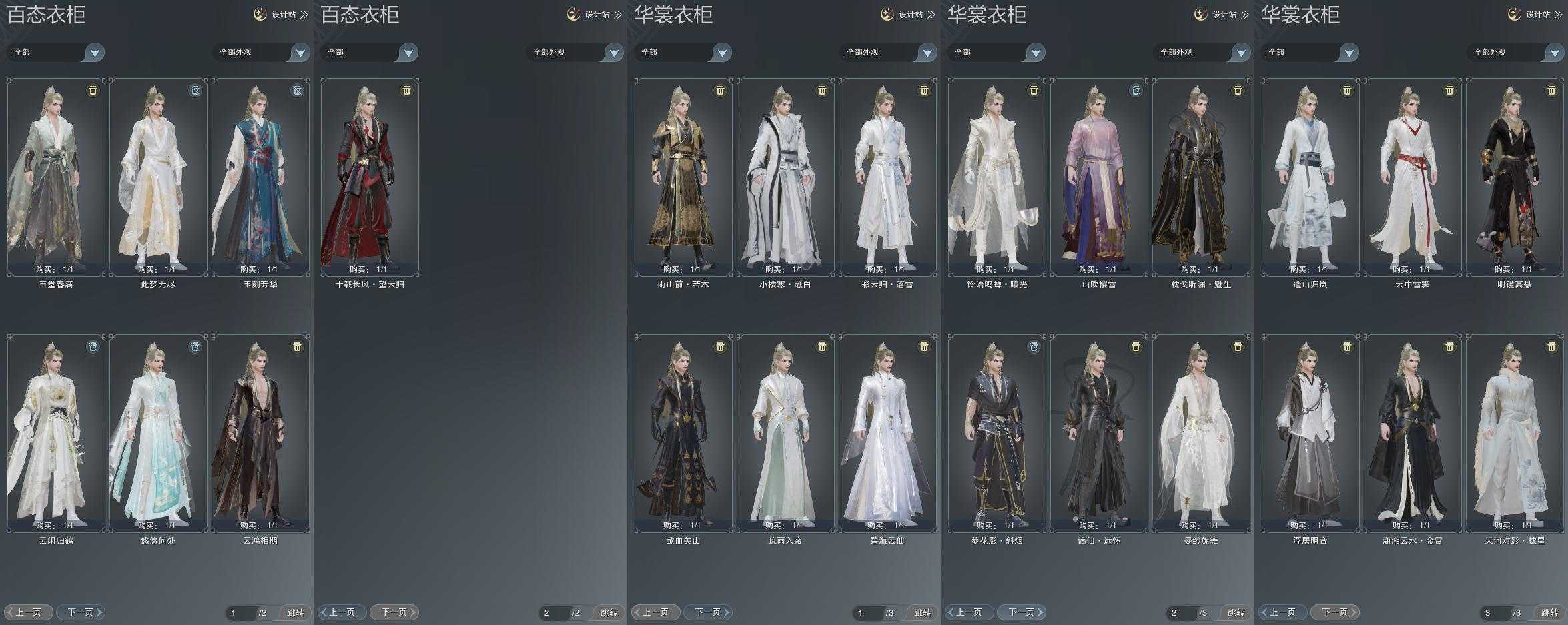Pick the dark 歃血关山 outfit
This screenshot has width=1568, height=625.
point(683,433)
